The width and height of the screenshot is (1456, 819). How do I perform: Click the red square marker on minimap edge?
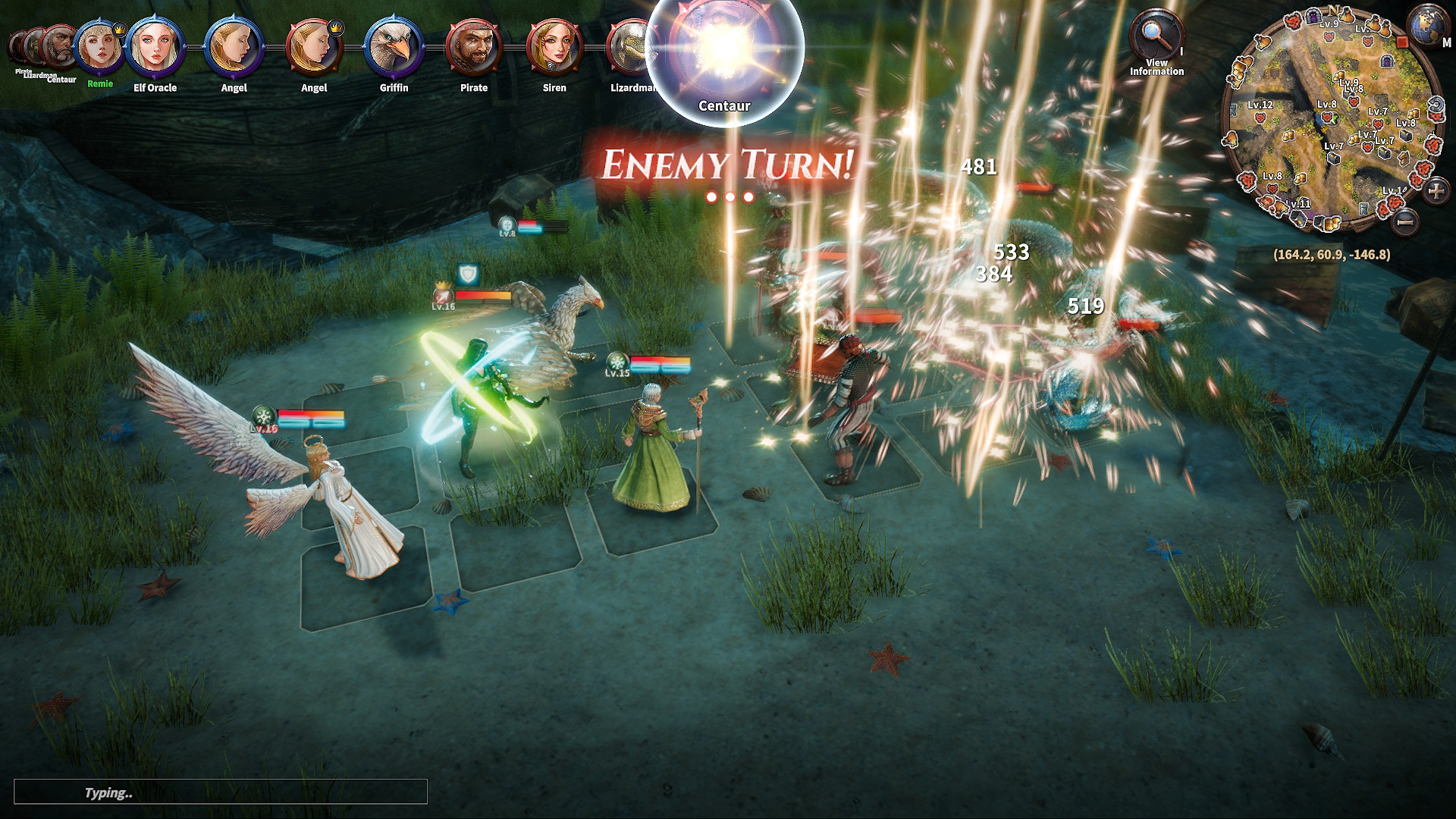1402,42
